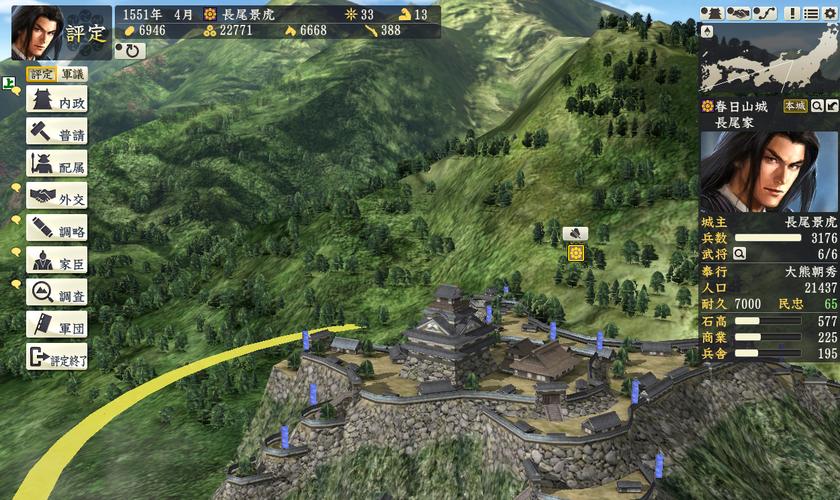840x500 pixels.
Task: Show alerts with the exclamation mark icon
Action: (792, 13)
